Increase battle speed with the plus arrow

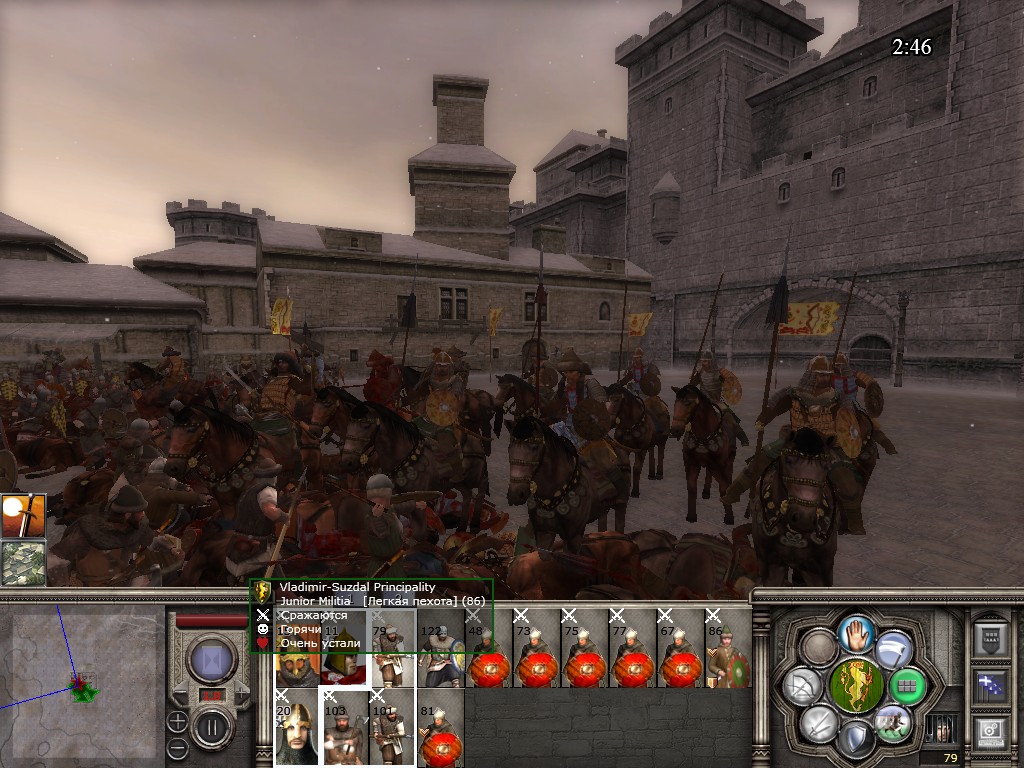click(242, 694)
